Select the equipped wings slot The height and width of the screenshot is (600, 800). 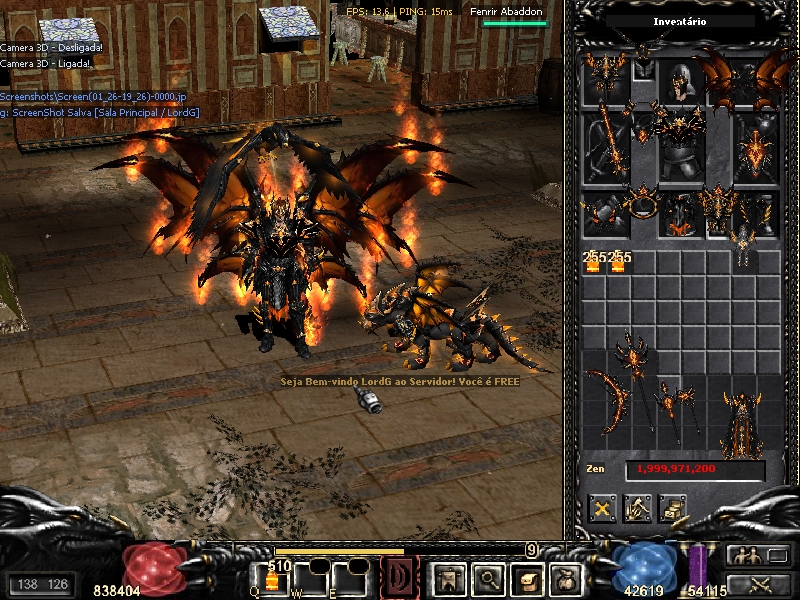(754, 80)
